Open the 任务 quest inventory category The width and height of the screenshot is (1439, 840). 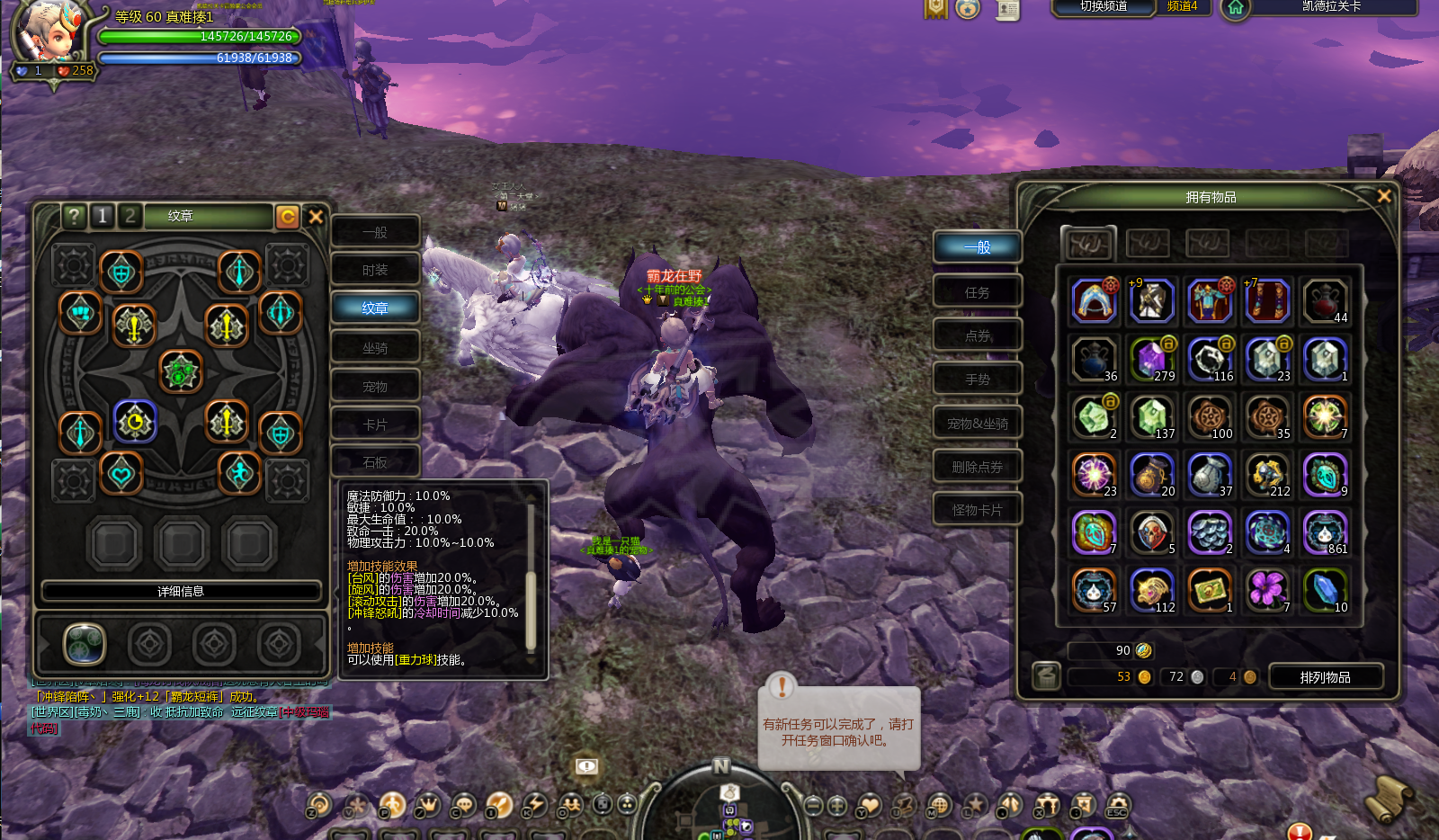pos(977,292)
